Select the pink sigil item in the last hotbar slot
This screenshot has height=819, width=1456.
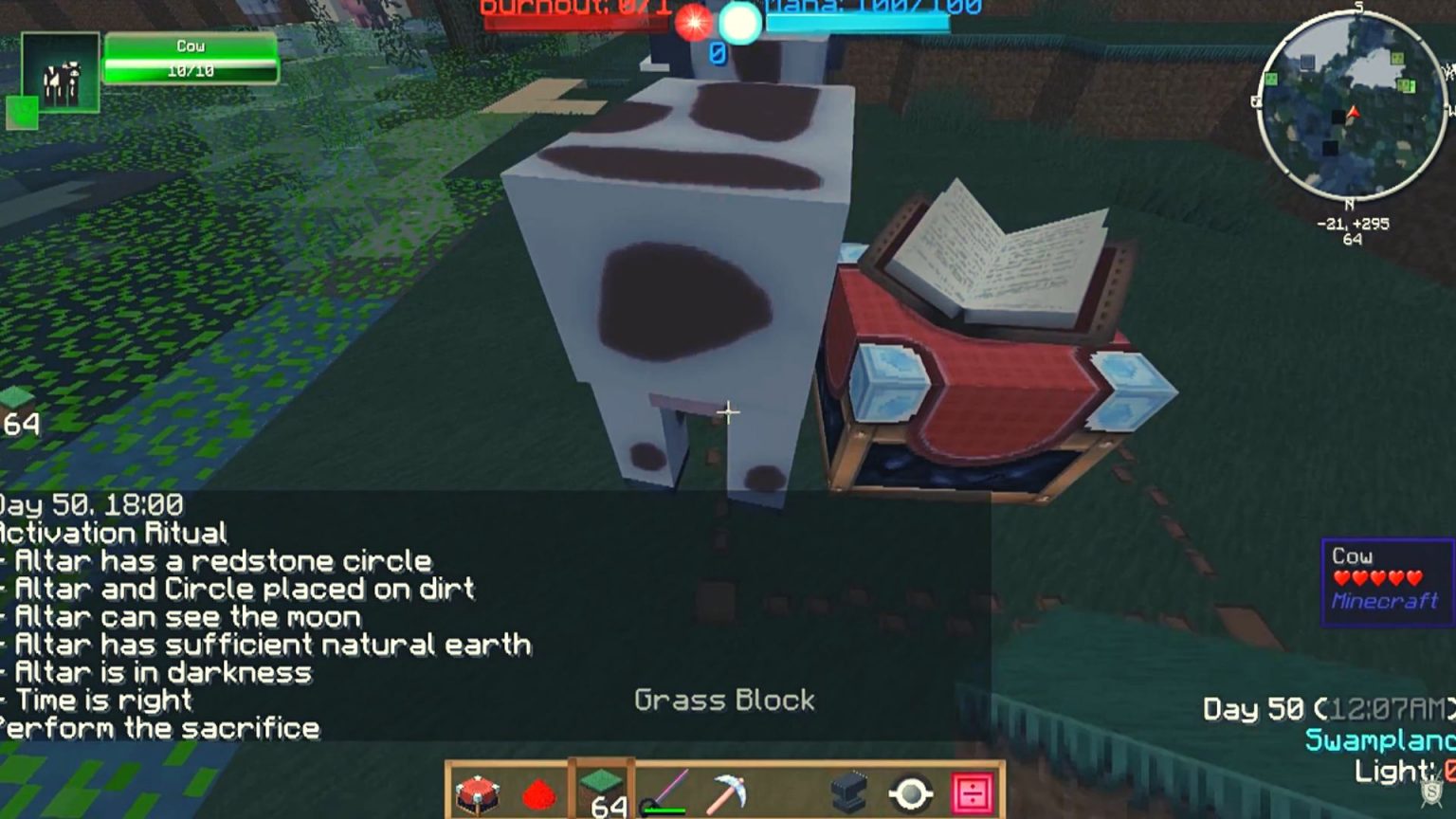(974, 792)
